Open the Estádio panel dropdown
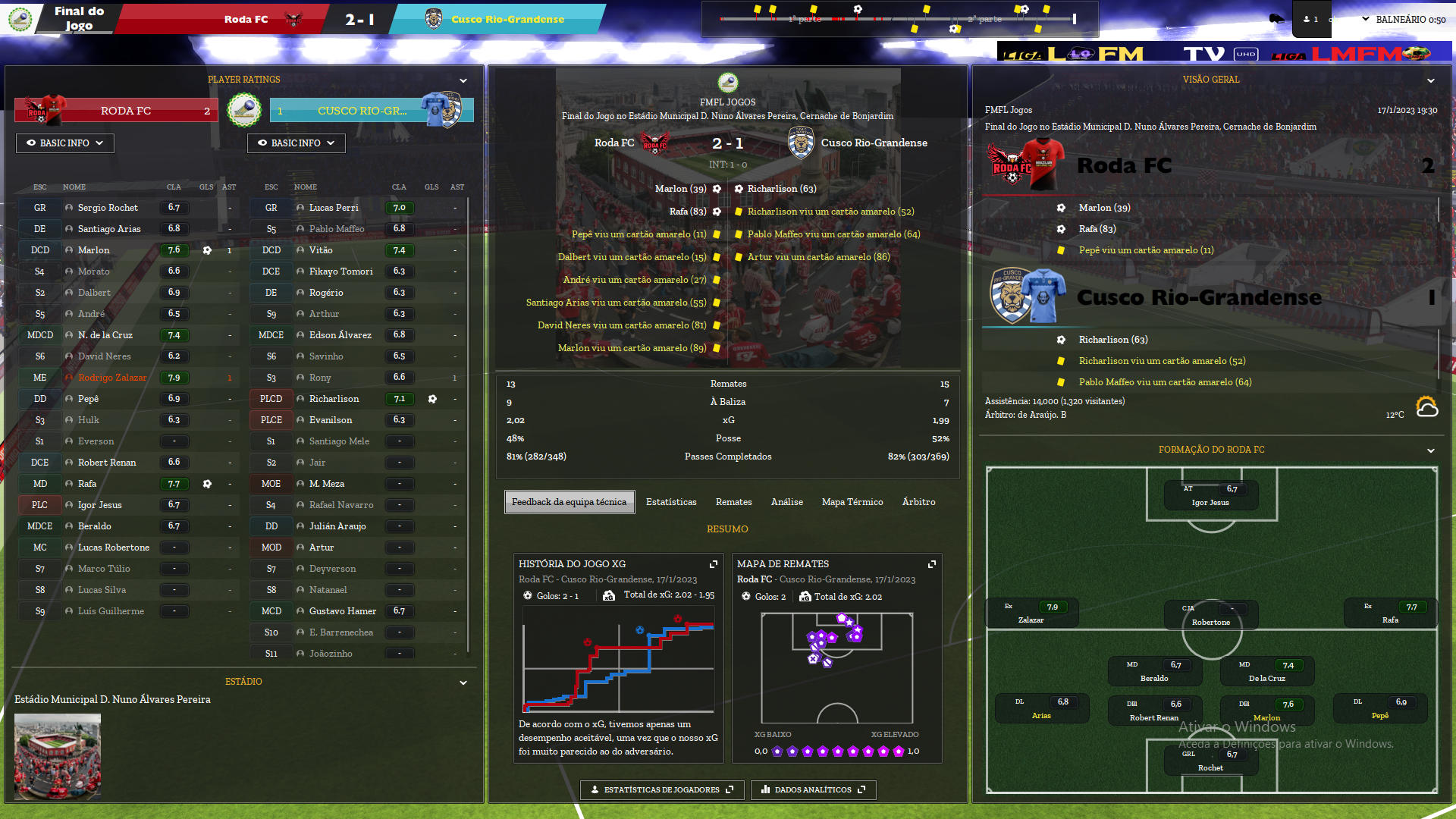This screenshot has width=1456, height=819. [463, 682]
